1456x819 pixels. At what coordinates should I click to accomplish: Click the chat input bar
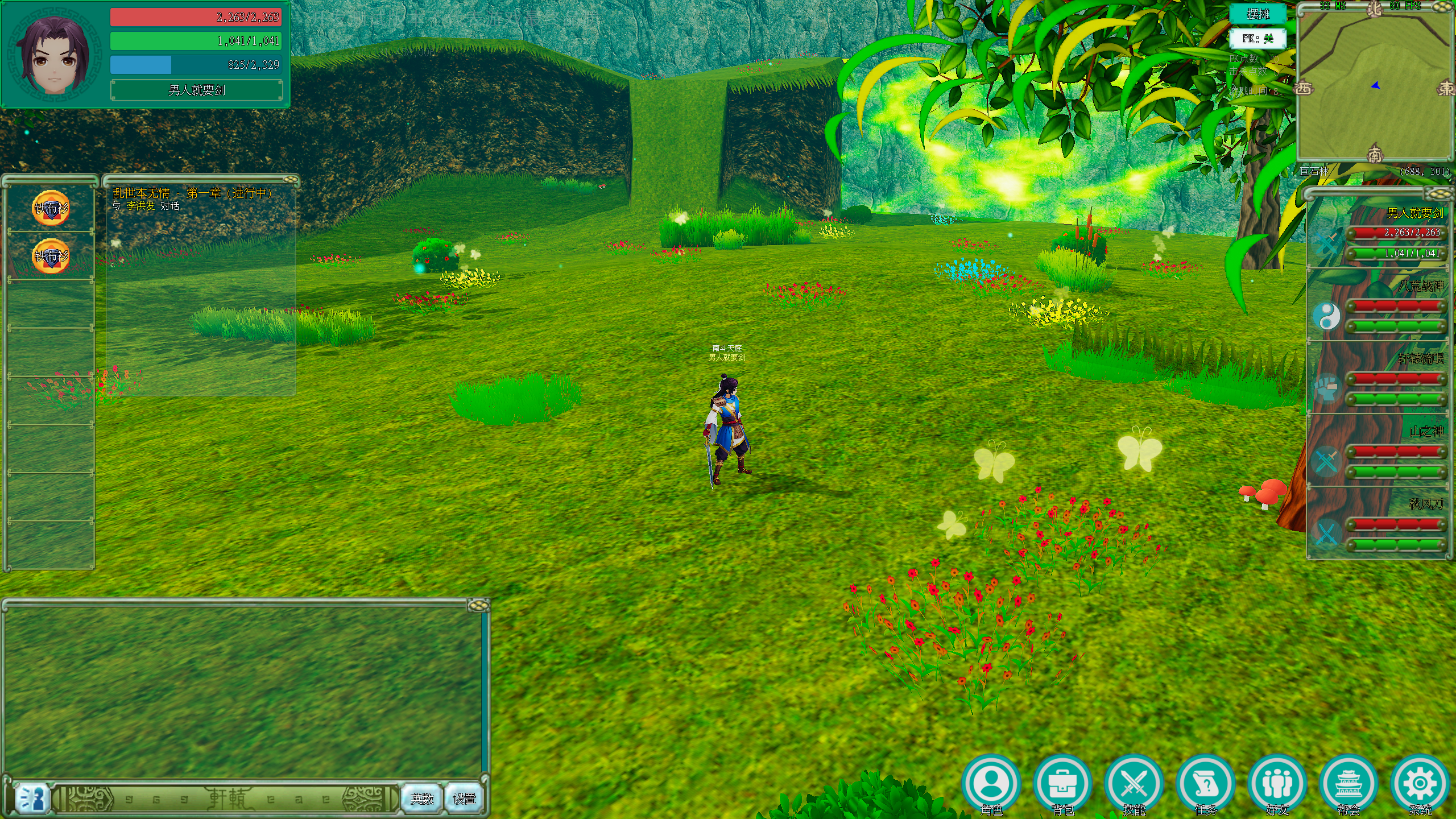227,799
